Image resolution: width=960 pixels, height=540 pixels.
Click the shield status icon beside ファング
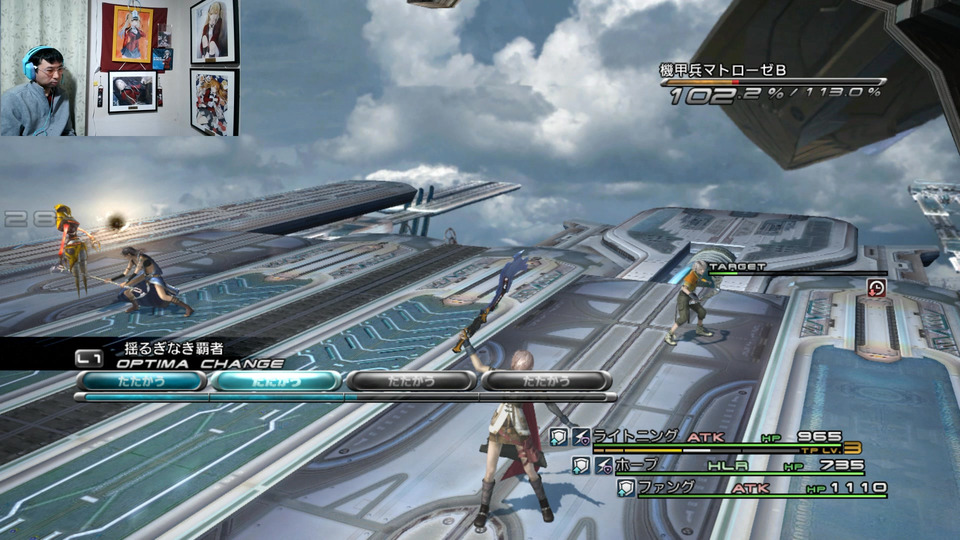pyautogui.click(x=625, y=488)
